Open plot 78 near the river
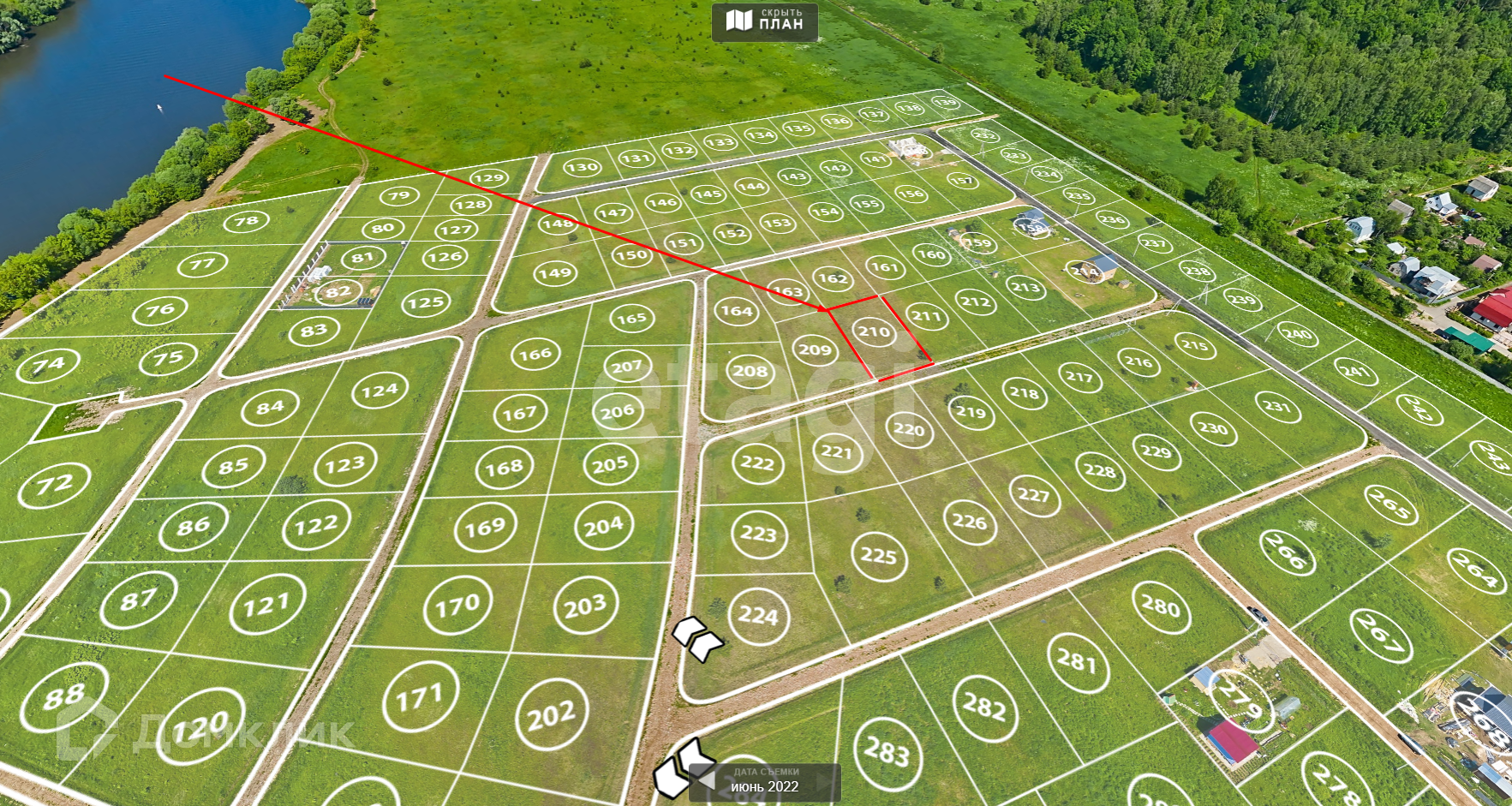Screen dimensions: 1512x806 click(x=247, y=222)
